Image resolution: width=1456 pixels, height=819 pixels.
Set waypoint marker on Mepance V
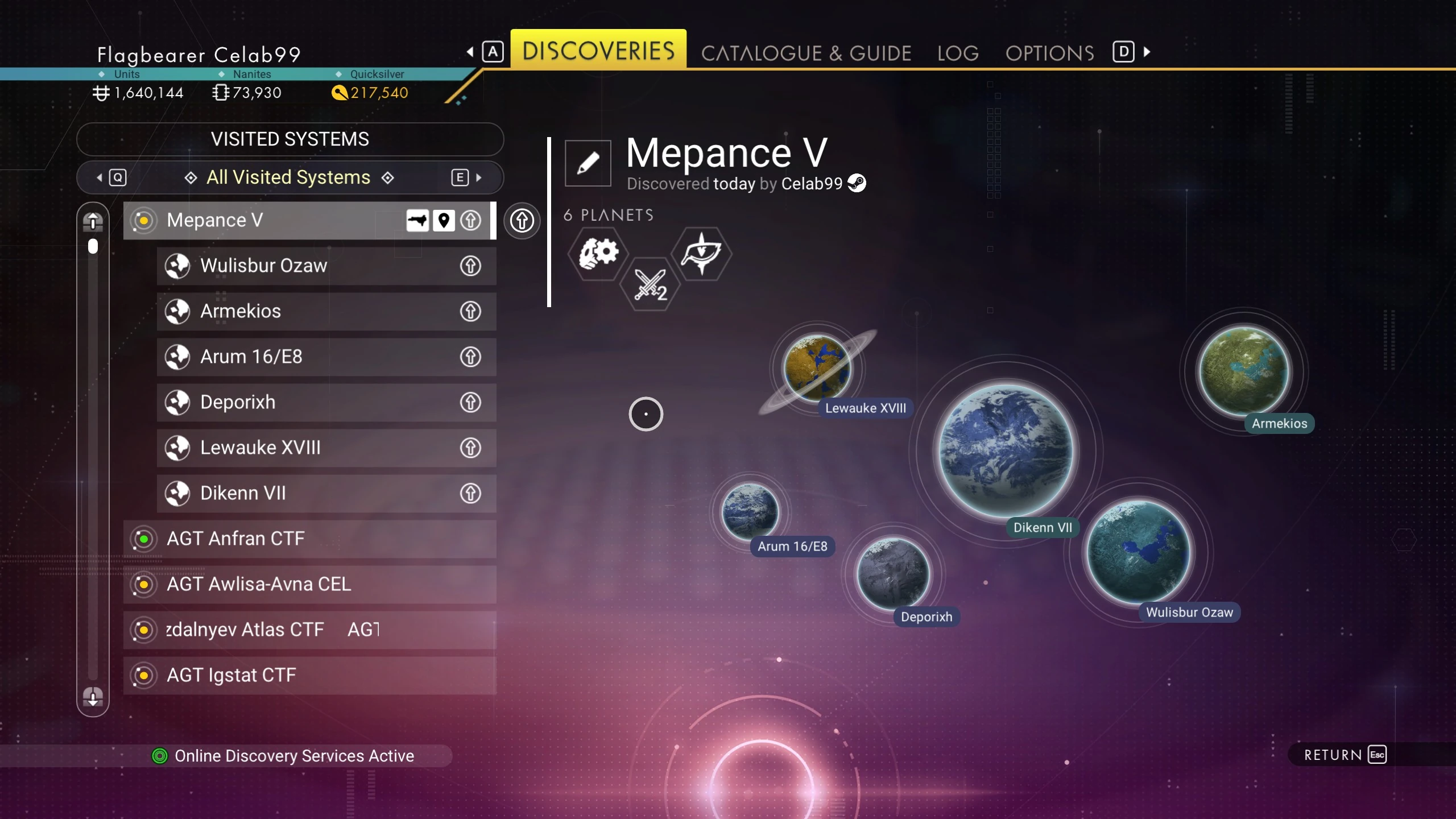click(444, 220)
